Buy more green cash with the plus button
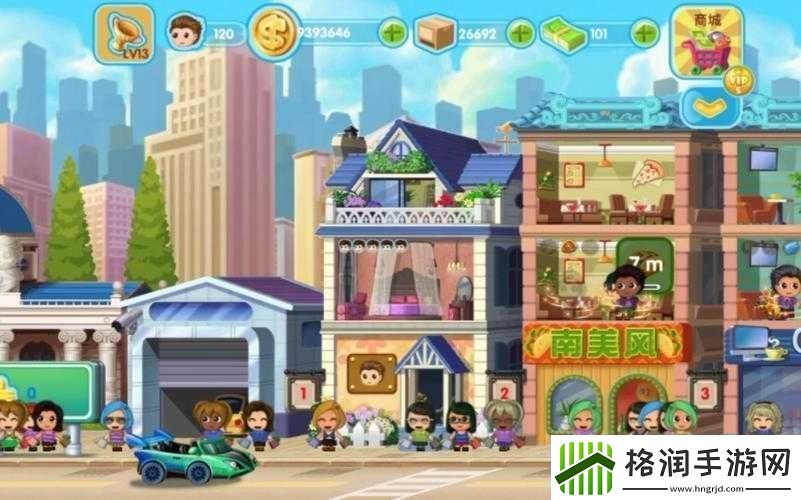The height and width of the screenshot is (500, 801). tap(644, 33)
